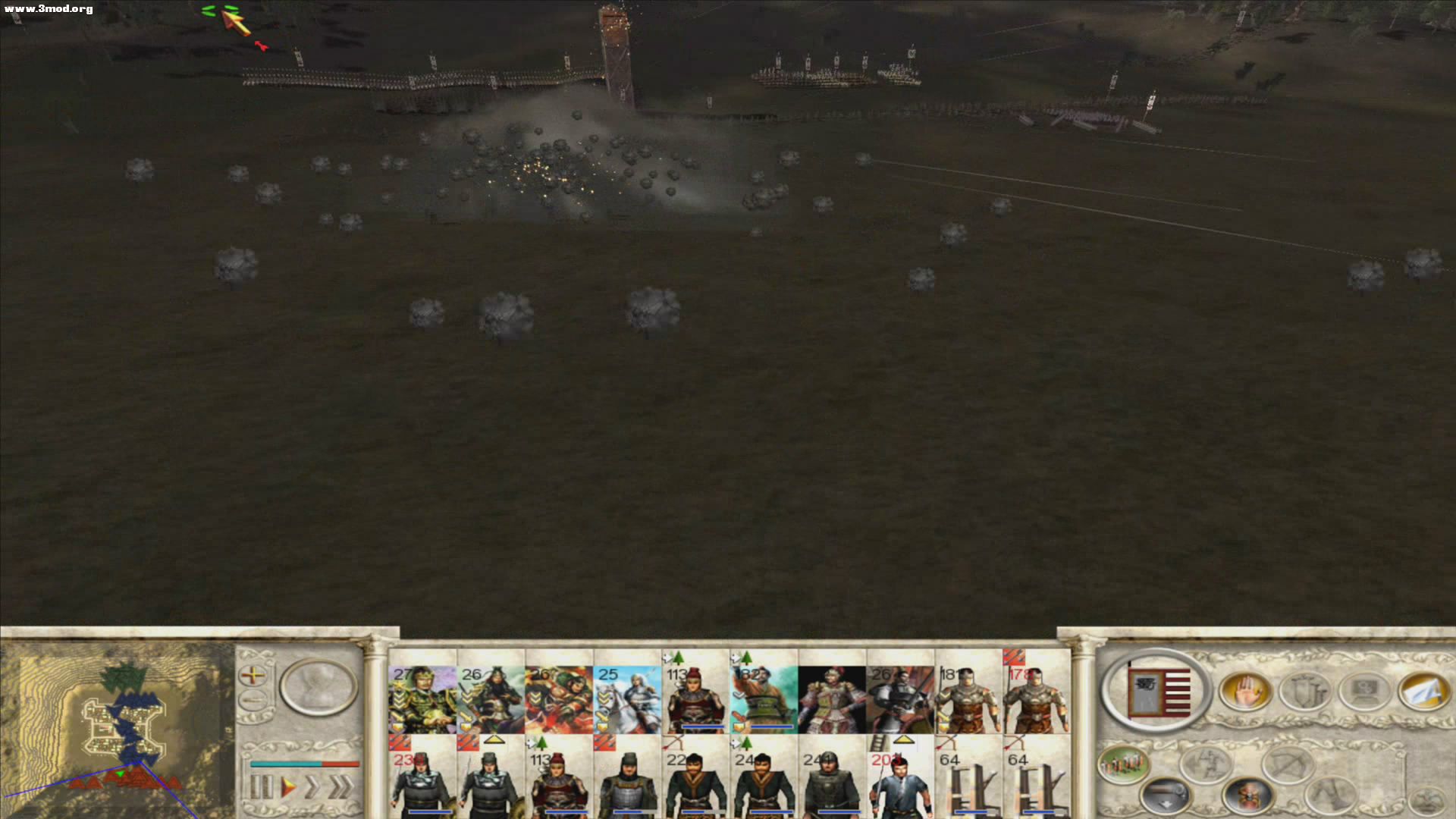Pause the battle with the pause icon
This screenshot has height=819, width=1456.
coord(261,786)
